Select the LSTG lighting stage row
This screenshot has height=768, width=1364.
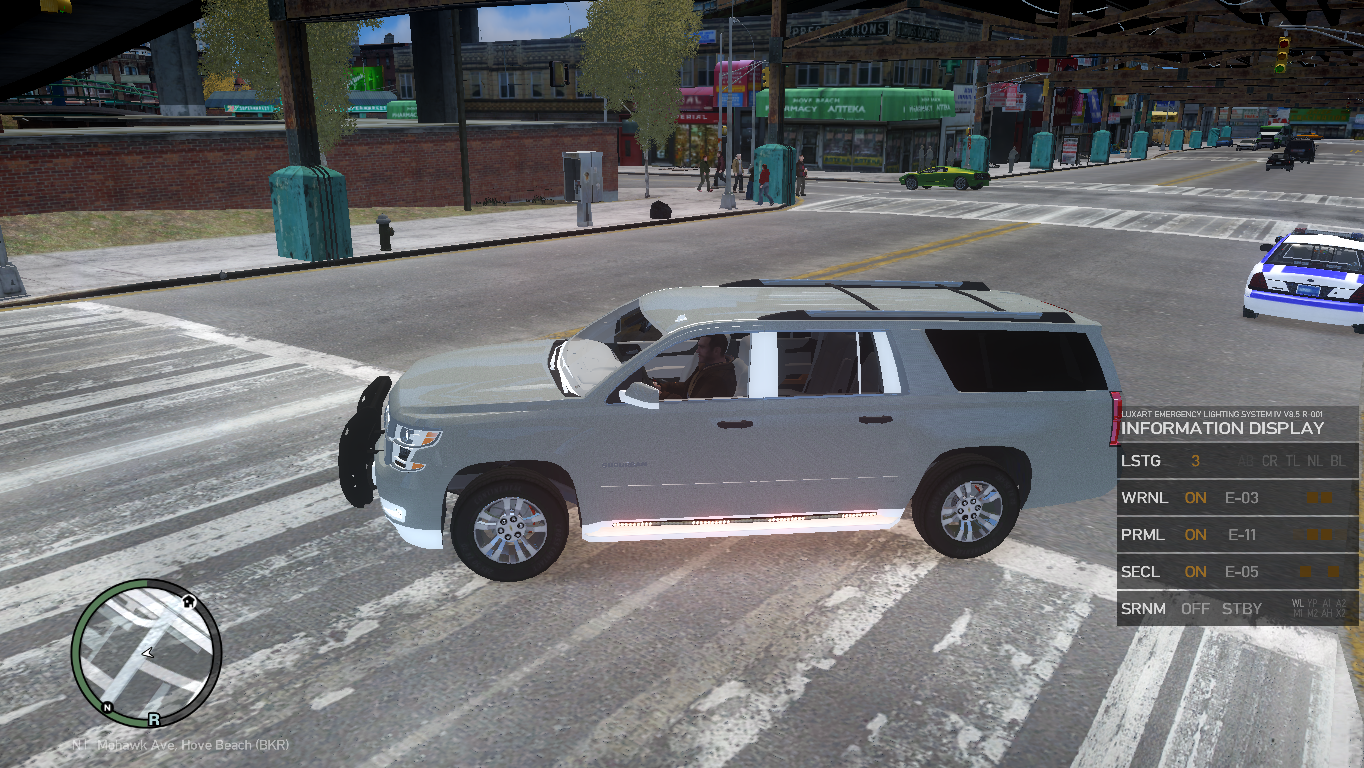coord(1237,461)
